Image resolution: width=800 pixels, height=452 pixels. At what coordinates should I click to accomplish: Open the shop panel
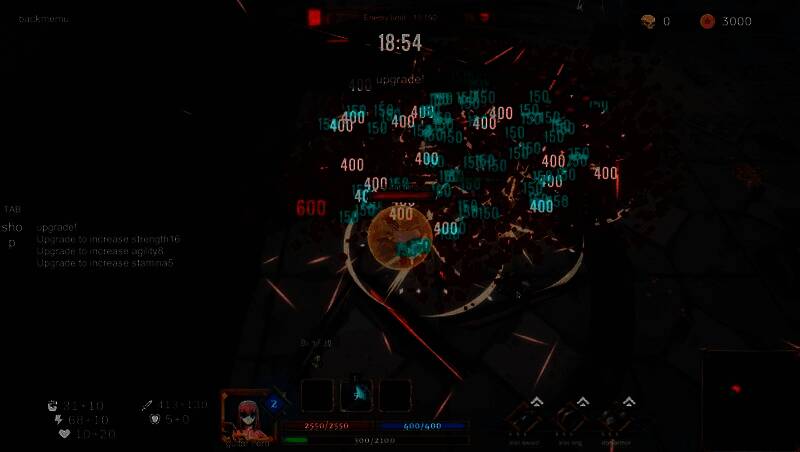point(12,234)
